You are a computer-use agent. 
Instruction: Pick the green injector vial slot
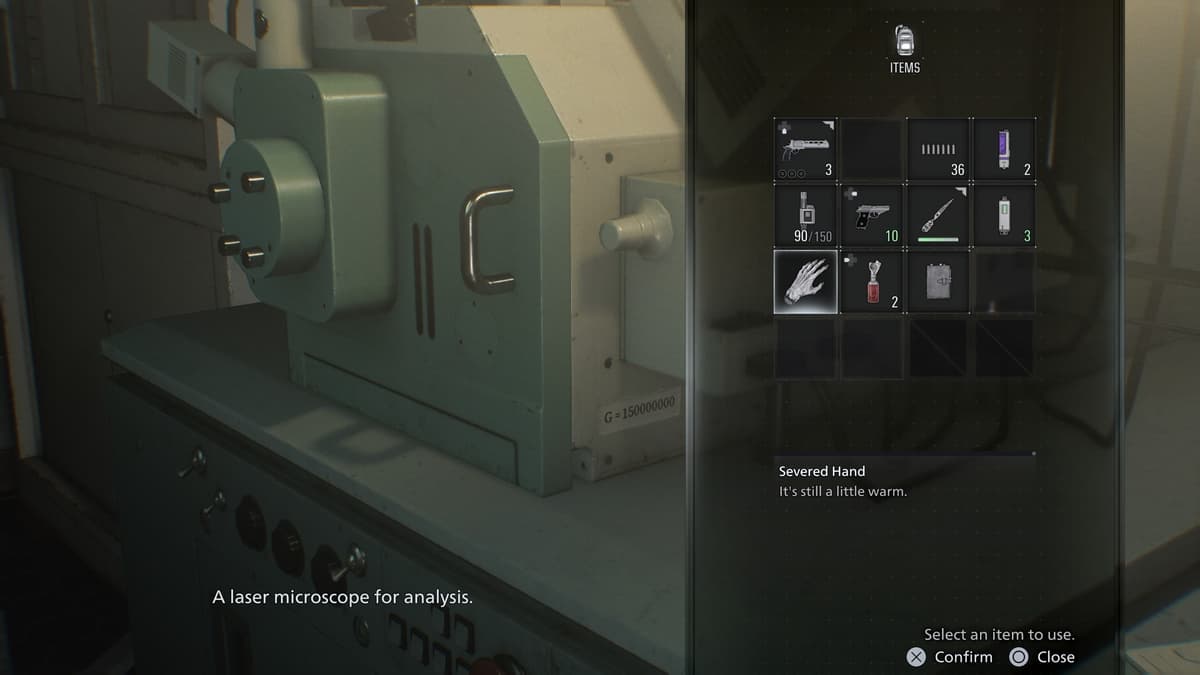[1005, 215]
